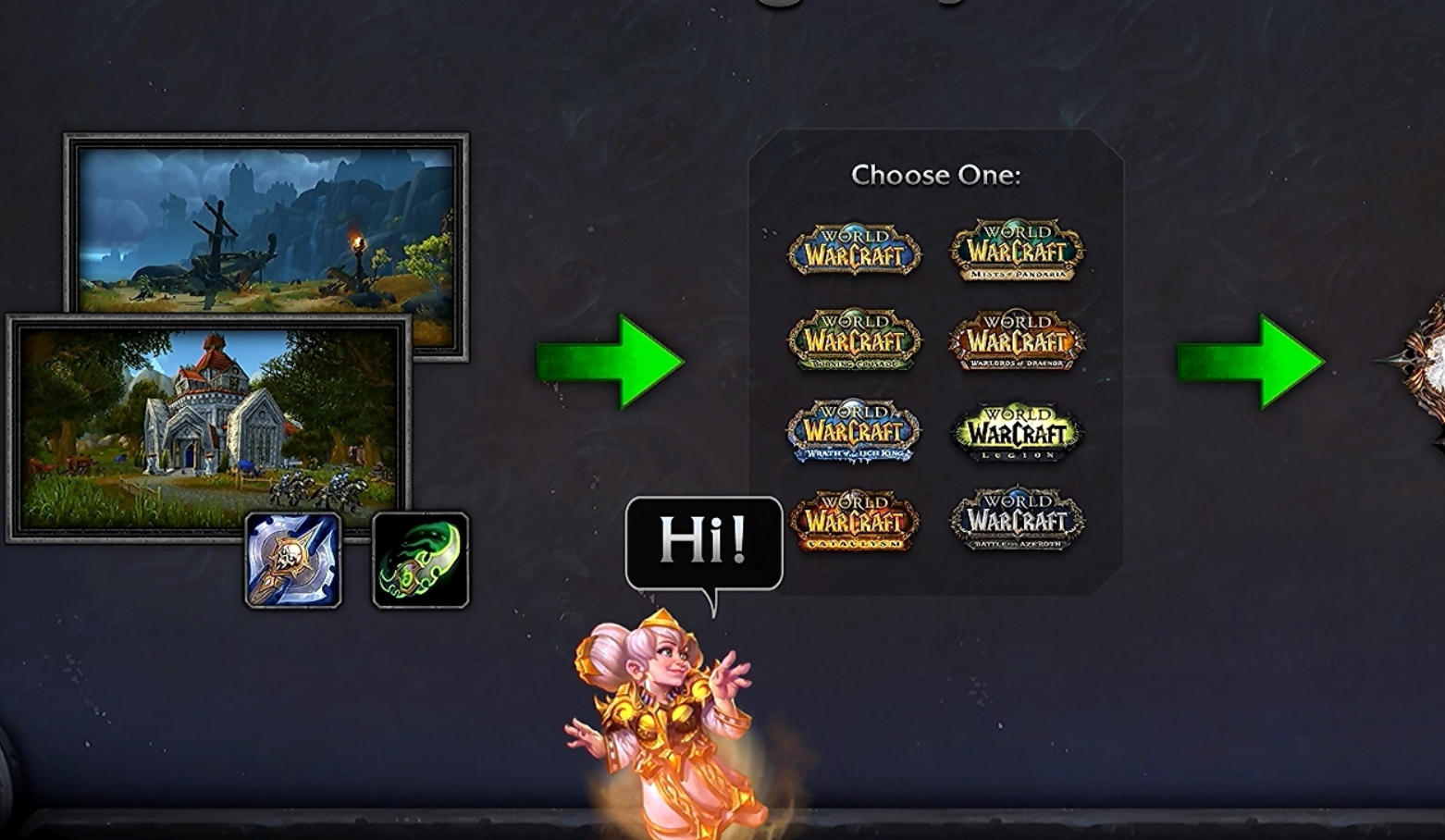Viewport: 1445px width, 840px height.
Task: Select the Cataclysm expansion logo
Action: (854, 523)
